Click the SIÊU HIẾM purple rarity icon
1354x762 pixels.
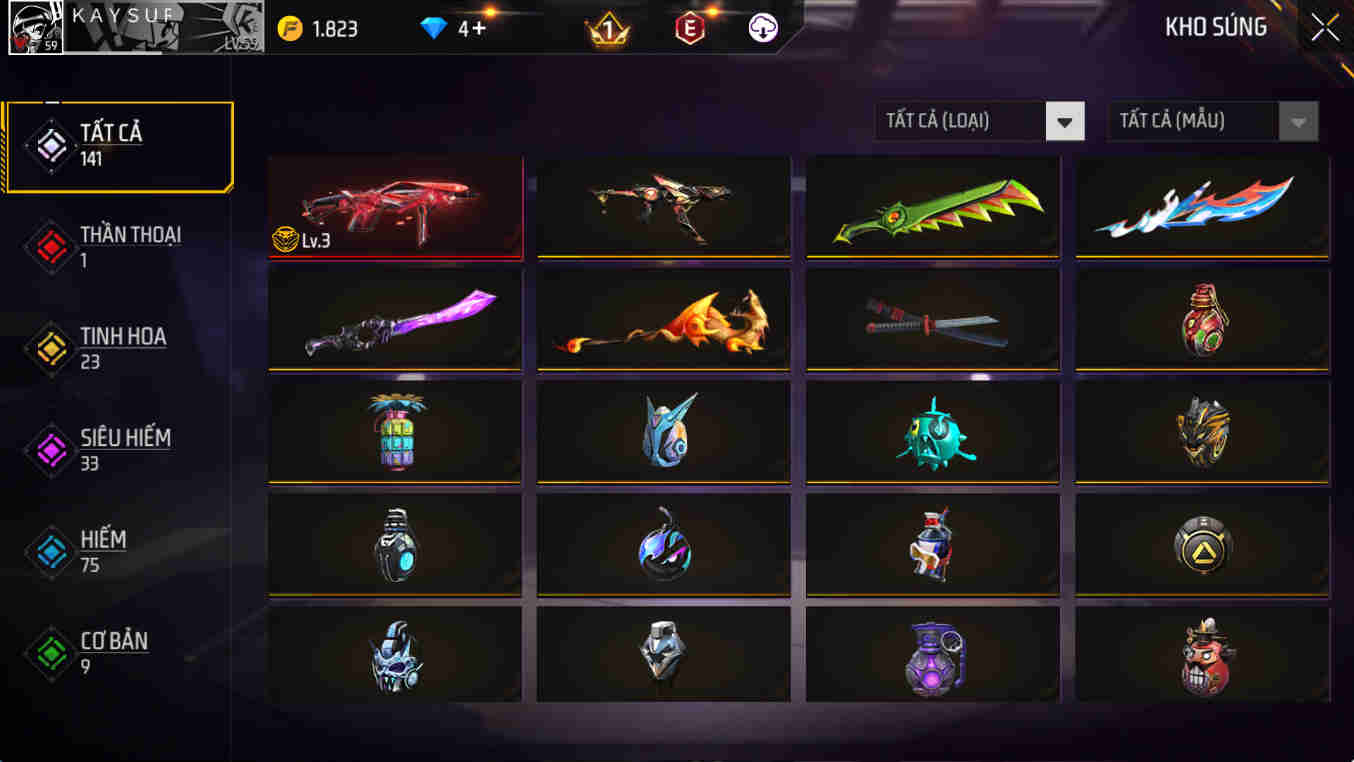coord(49,447)
